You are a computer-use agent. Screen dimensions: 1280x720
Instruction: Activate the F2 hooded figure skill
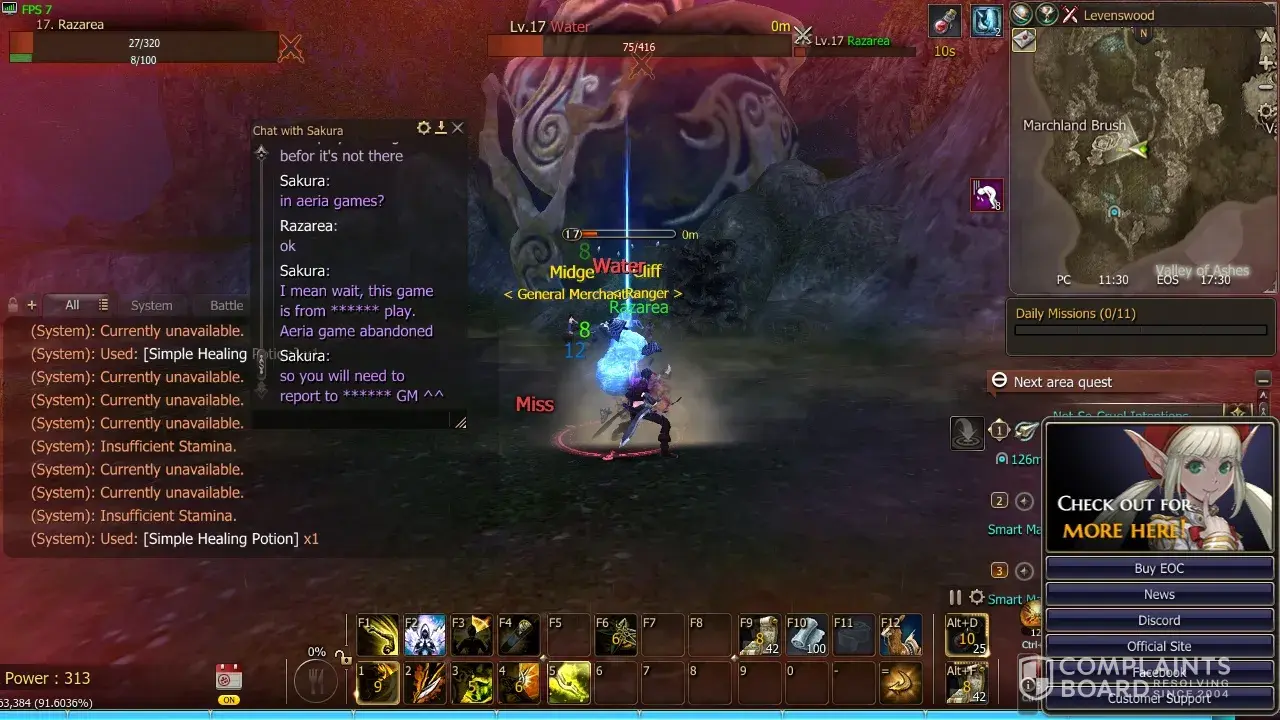425,635
